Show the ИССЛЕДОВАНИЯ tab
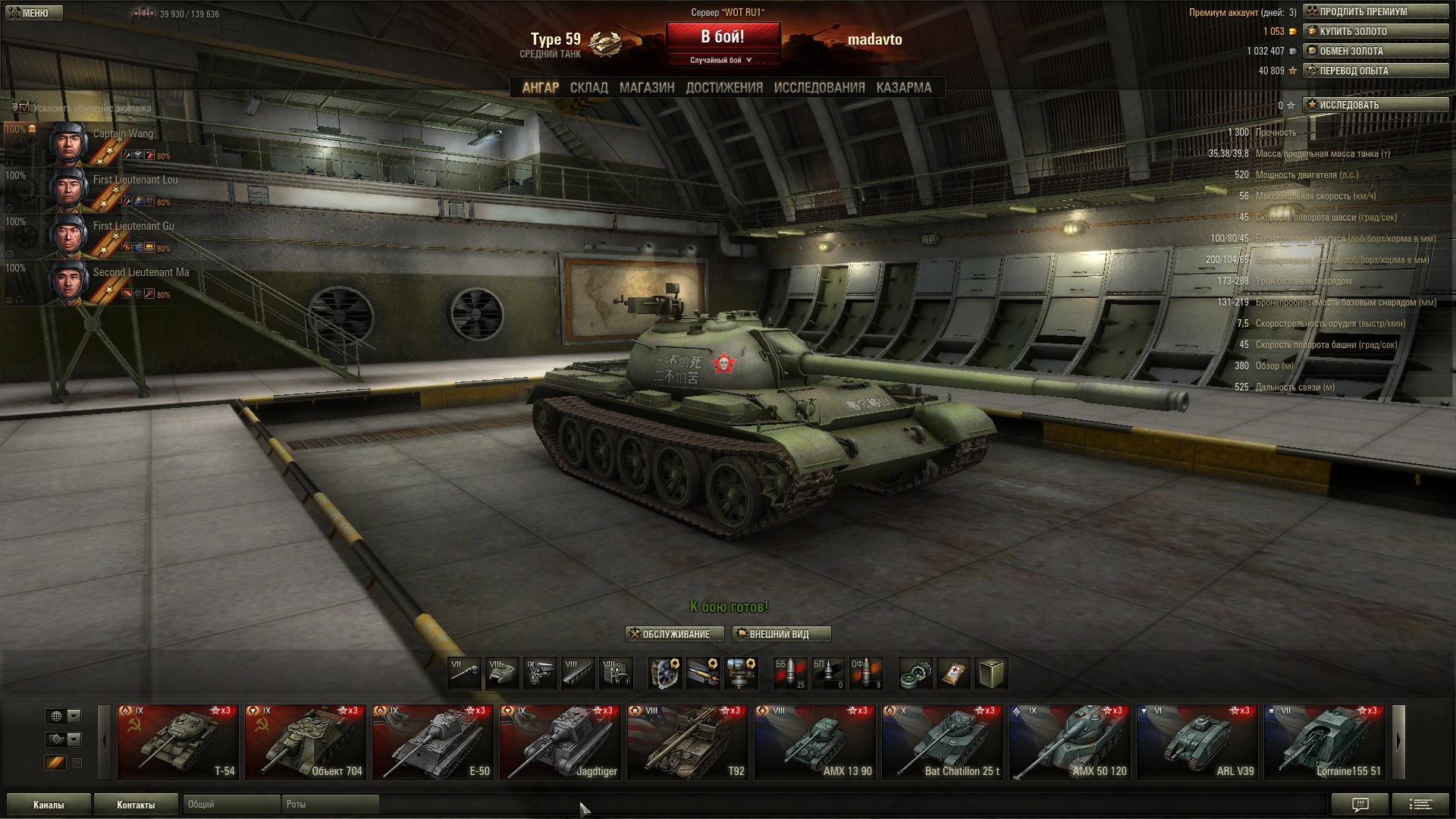 819,88
